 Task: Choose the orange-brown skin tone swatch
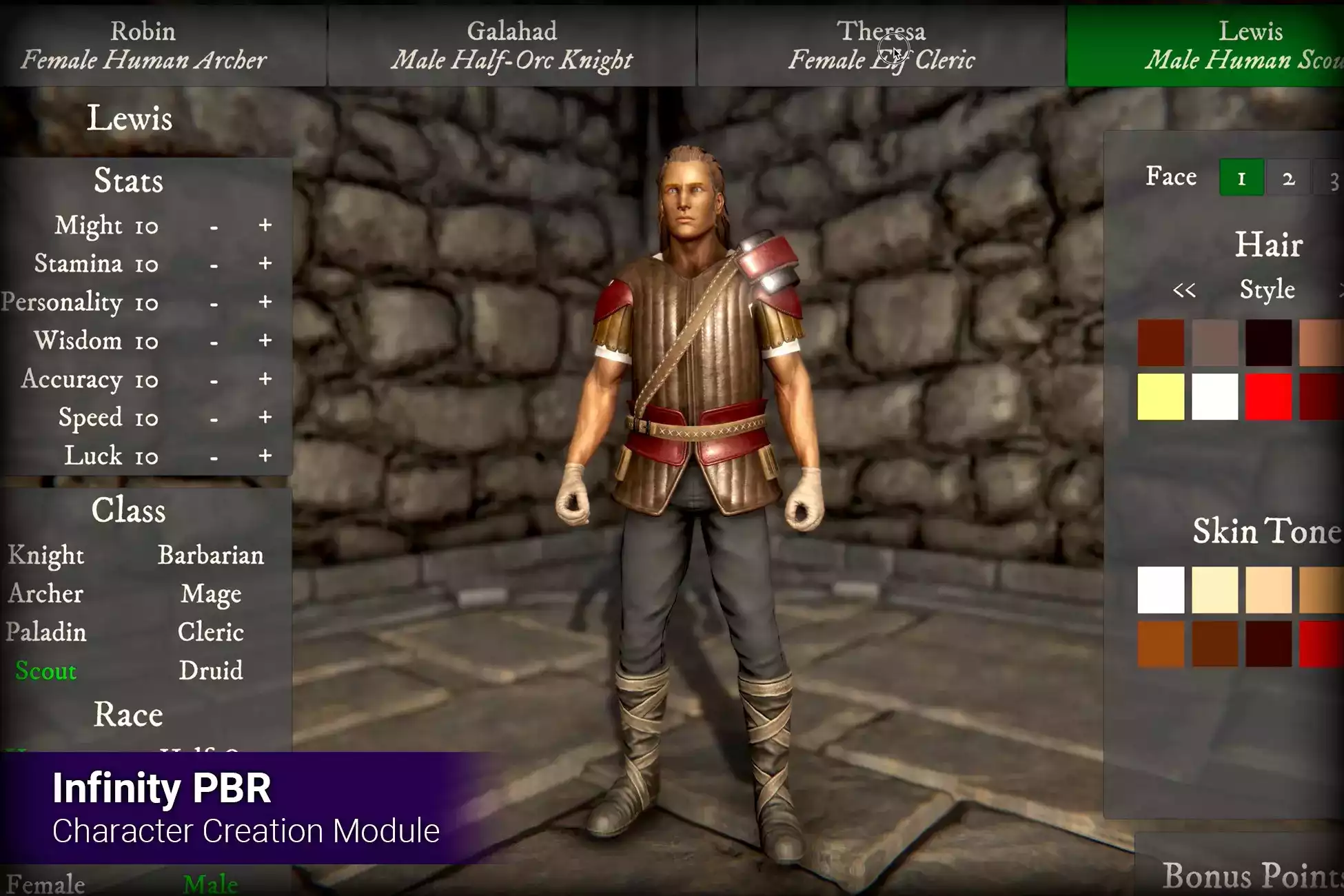pos(1161,644)
